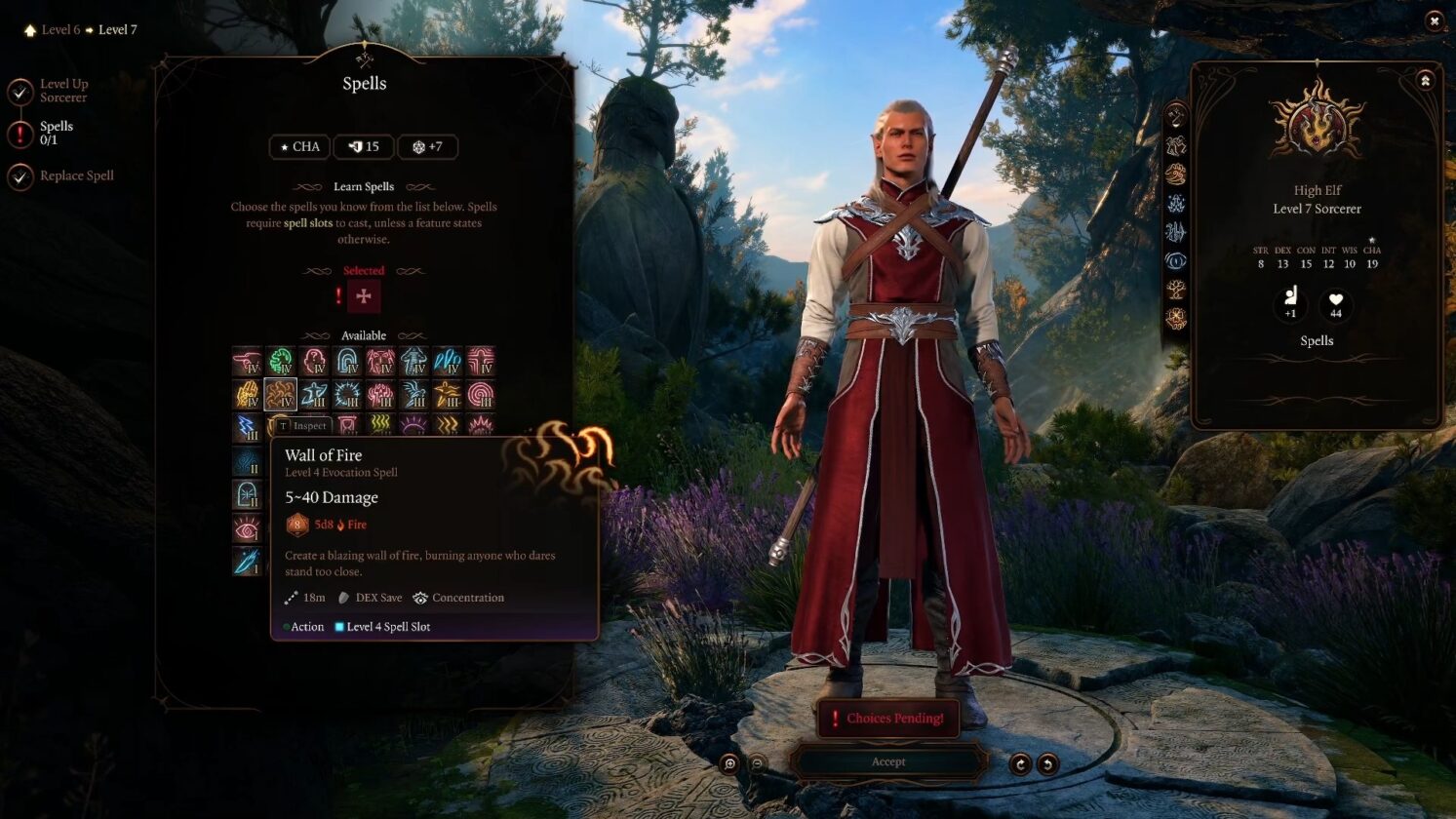Choose the pink eye level I spell
Image resolution: width=1456 pixels, height=819 pixels.
point(247,528)
